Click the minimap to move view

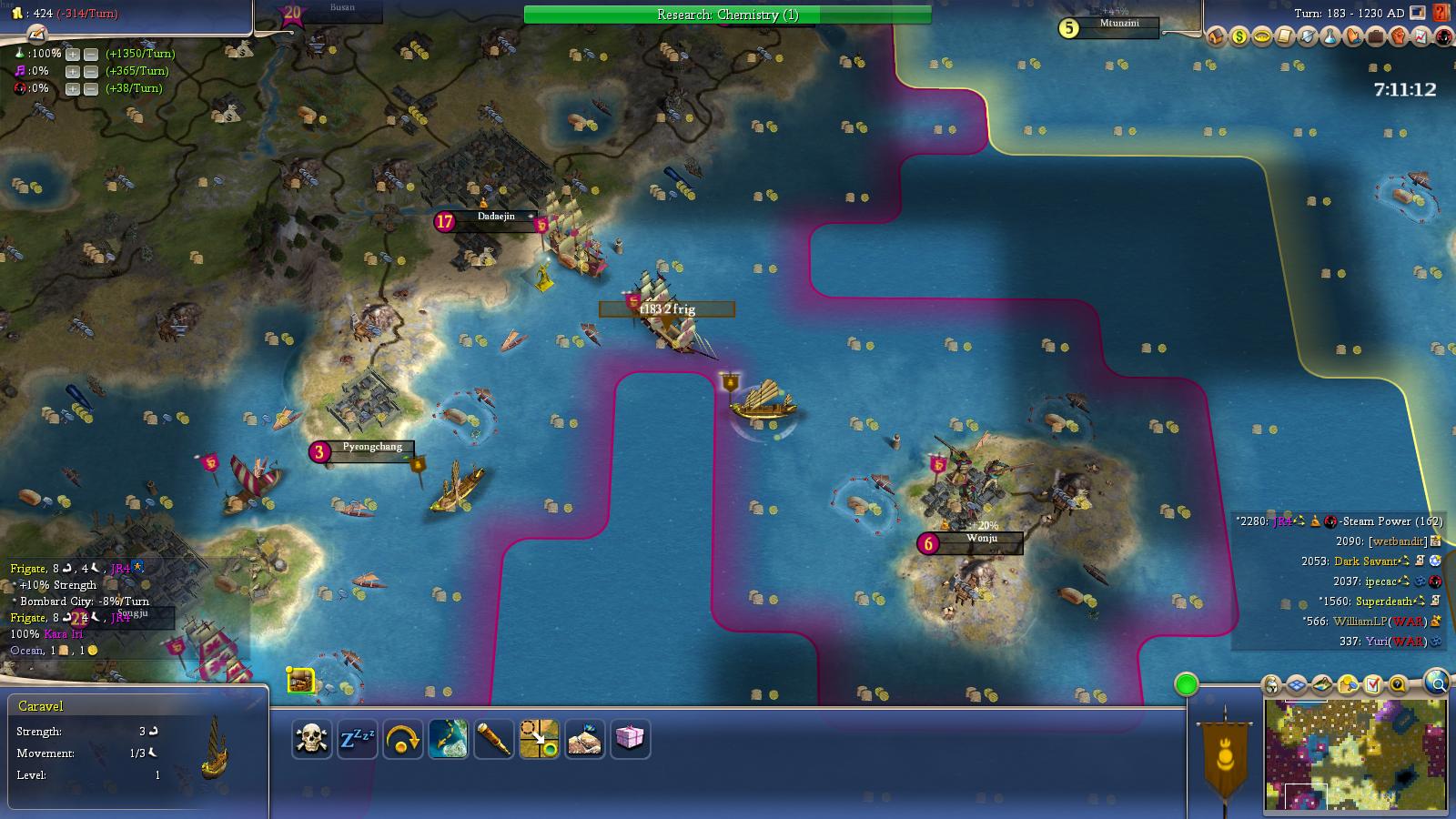pos(1356,755)
